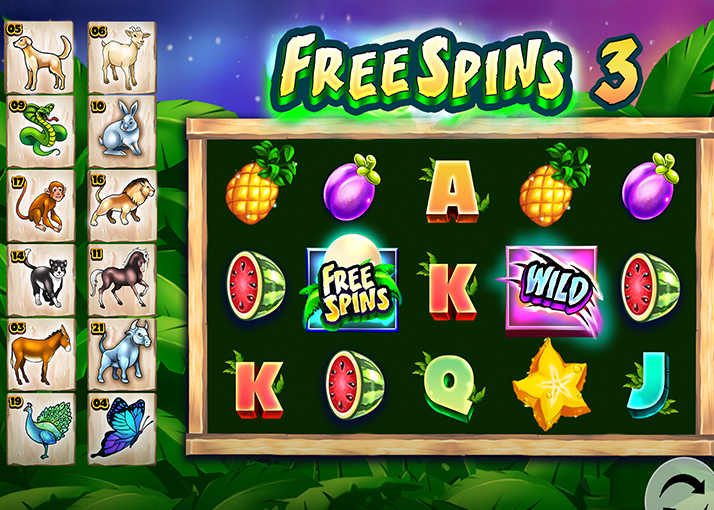
Task: Select the dog card numbered 05
Action: click(40, 54)
